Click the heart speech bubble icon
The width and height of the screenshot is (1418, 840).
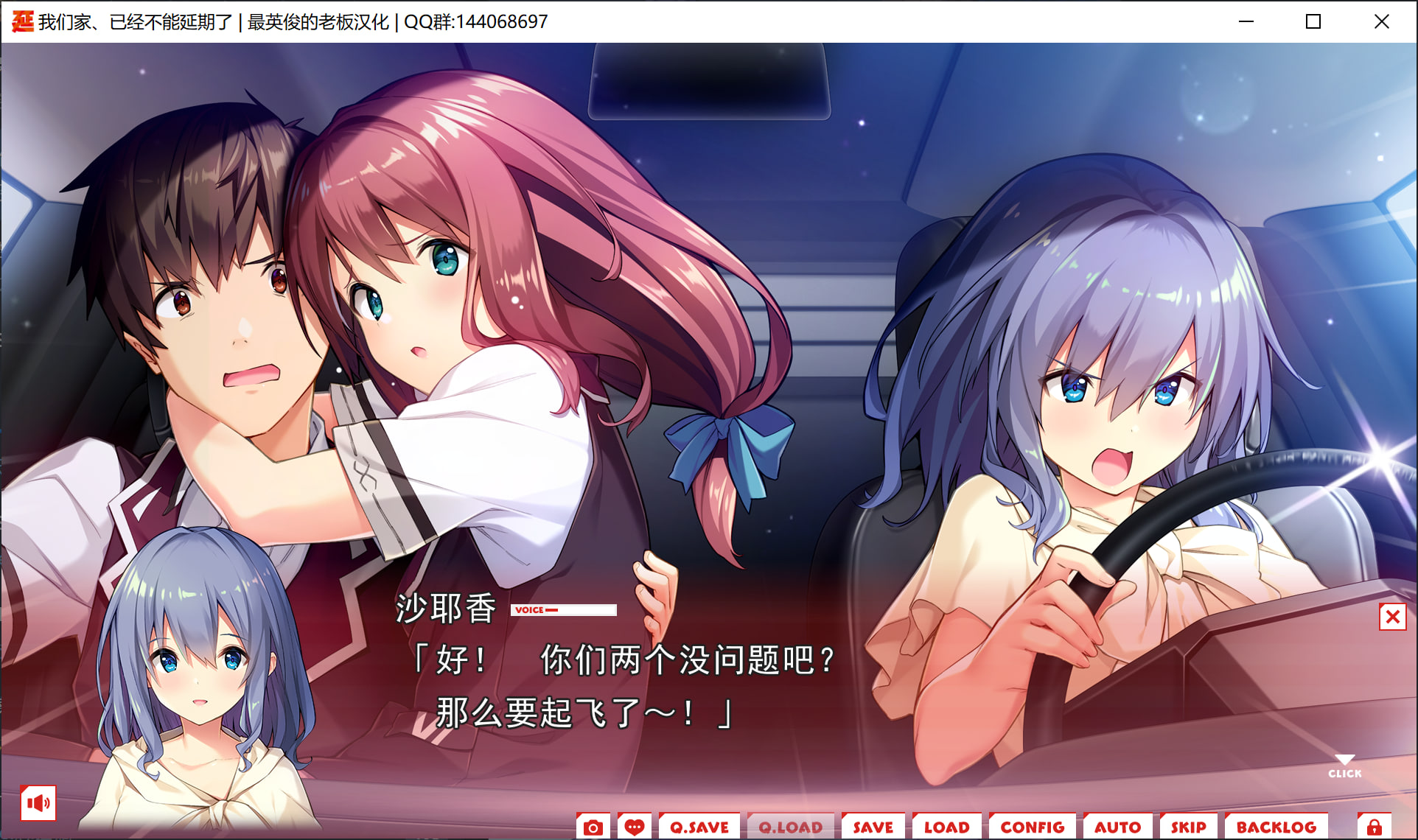(634, 827)
